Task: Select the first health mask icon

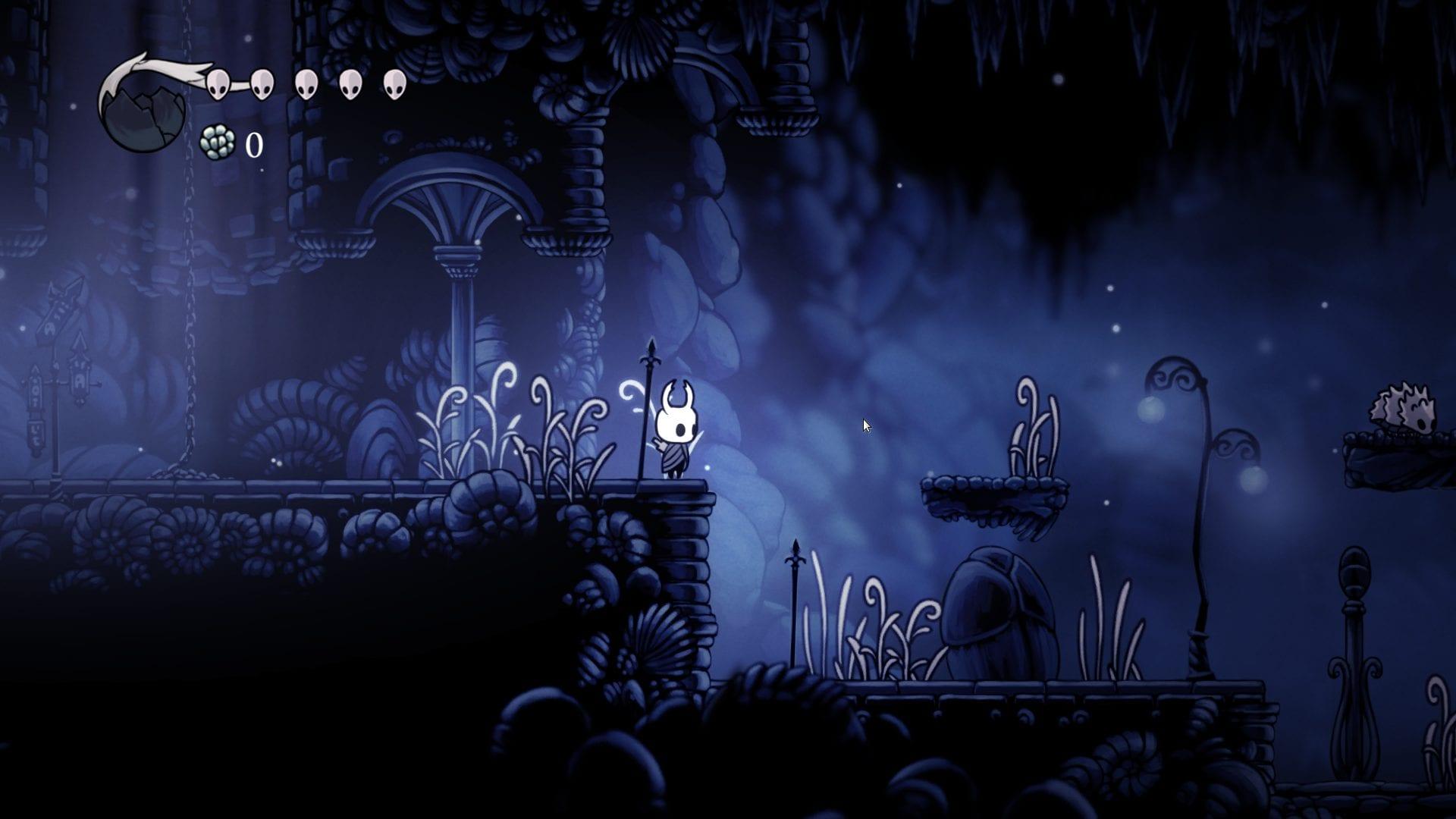Action: (219, 83)
